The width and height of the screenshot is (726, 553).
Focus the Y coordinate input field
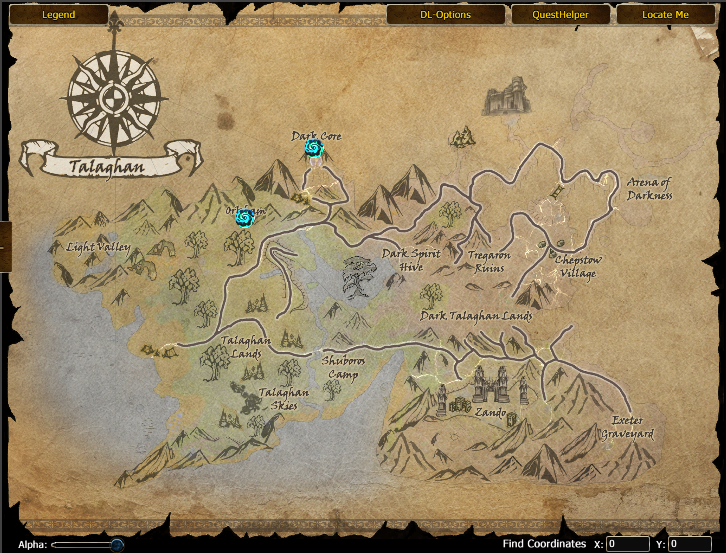(x=689, y=544)
